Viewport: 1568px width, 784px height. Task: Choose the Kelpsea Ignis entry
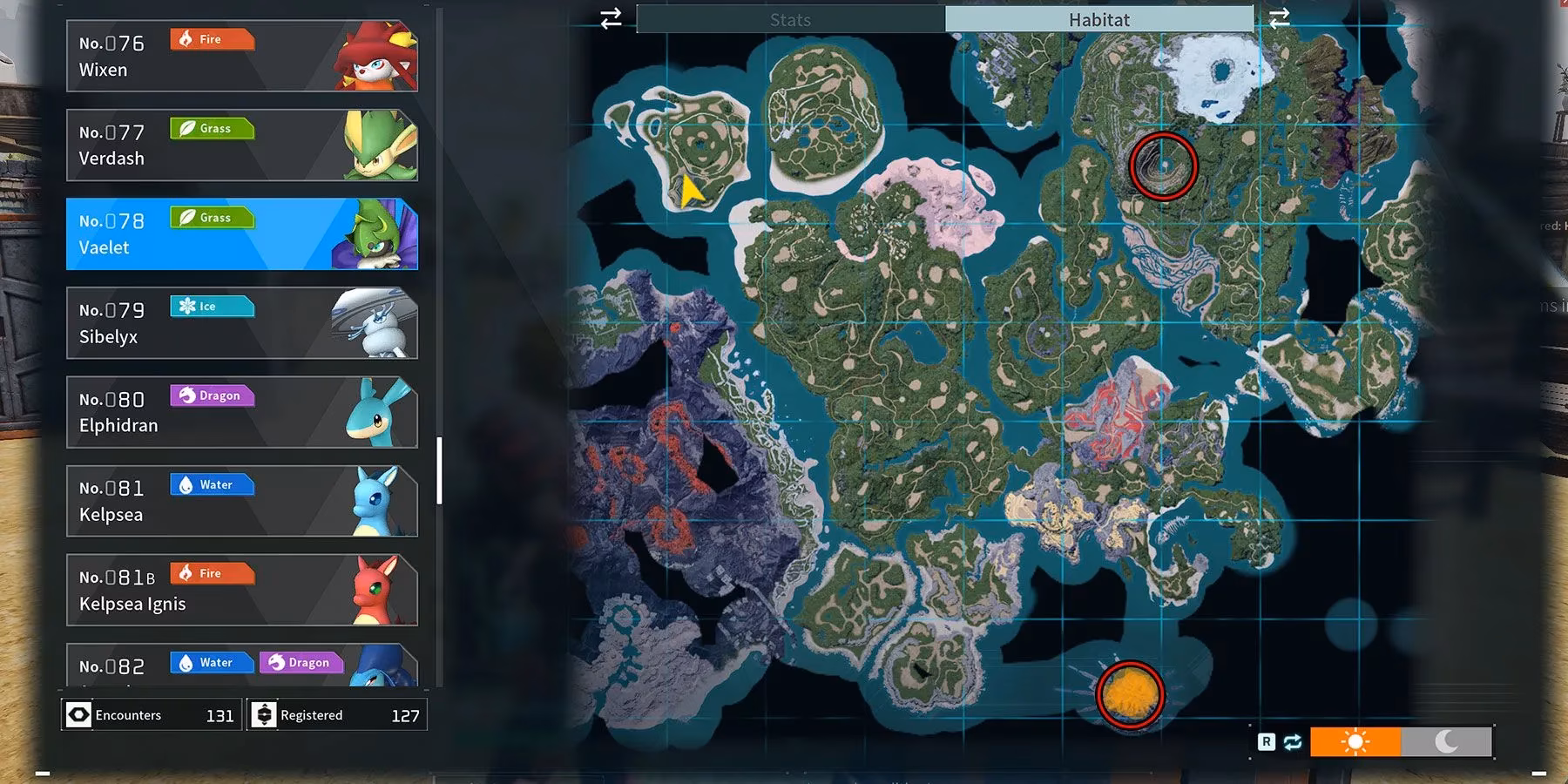[x=241, y=590]
